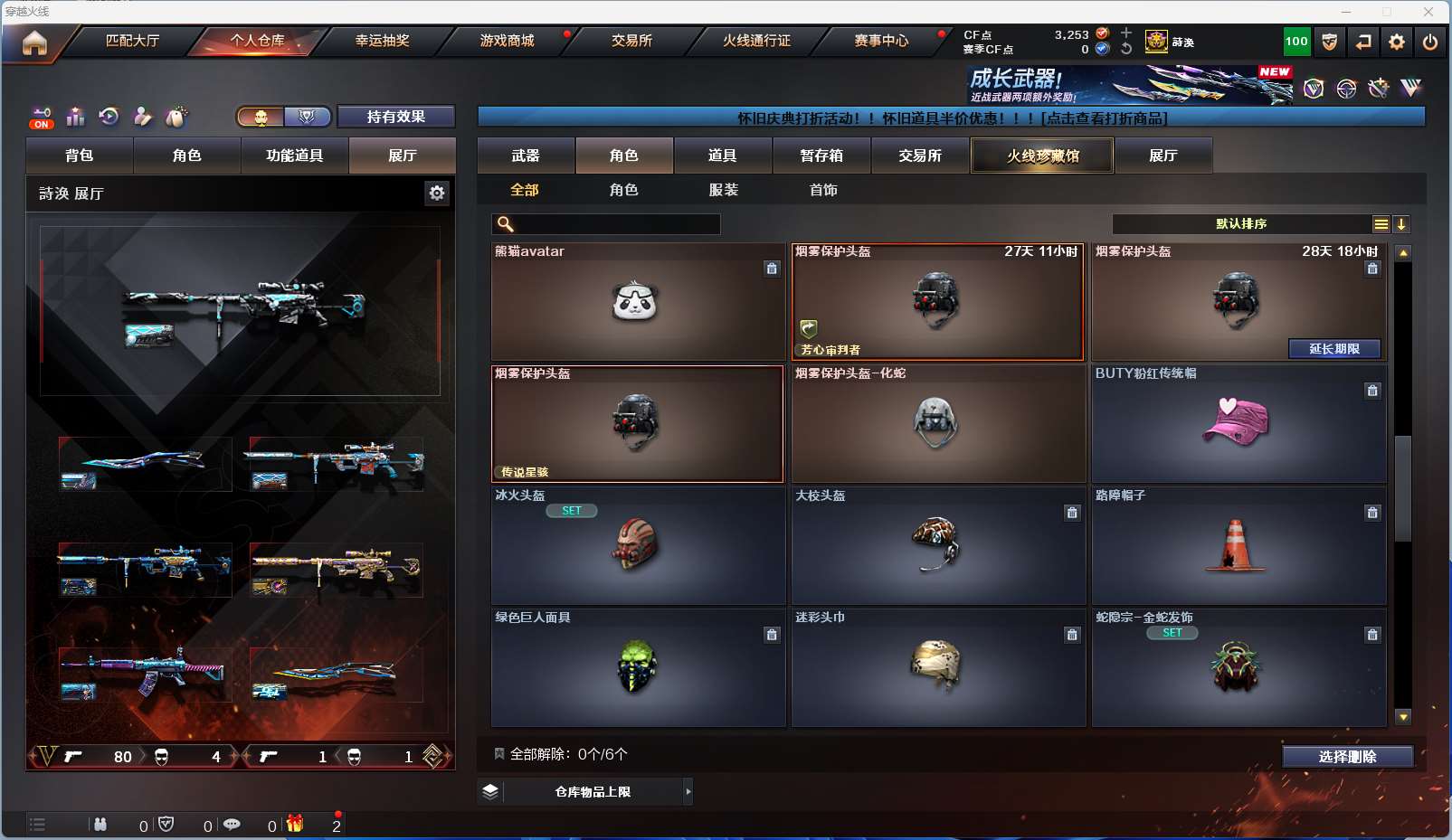Open the 火线珍藏馆 tab
The width and height of the screenshot is (1452, 840).
click(1042, 156)
